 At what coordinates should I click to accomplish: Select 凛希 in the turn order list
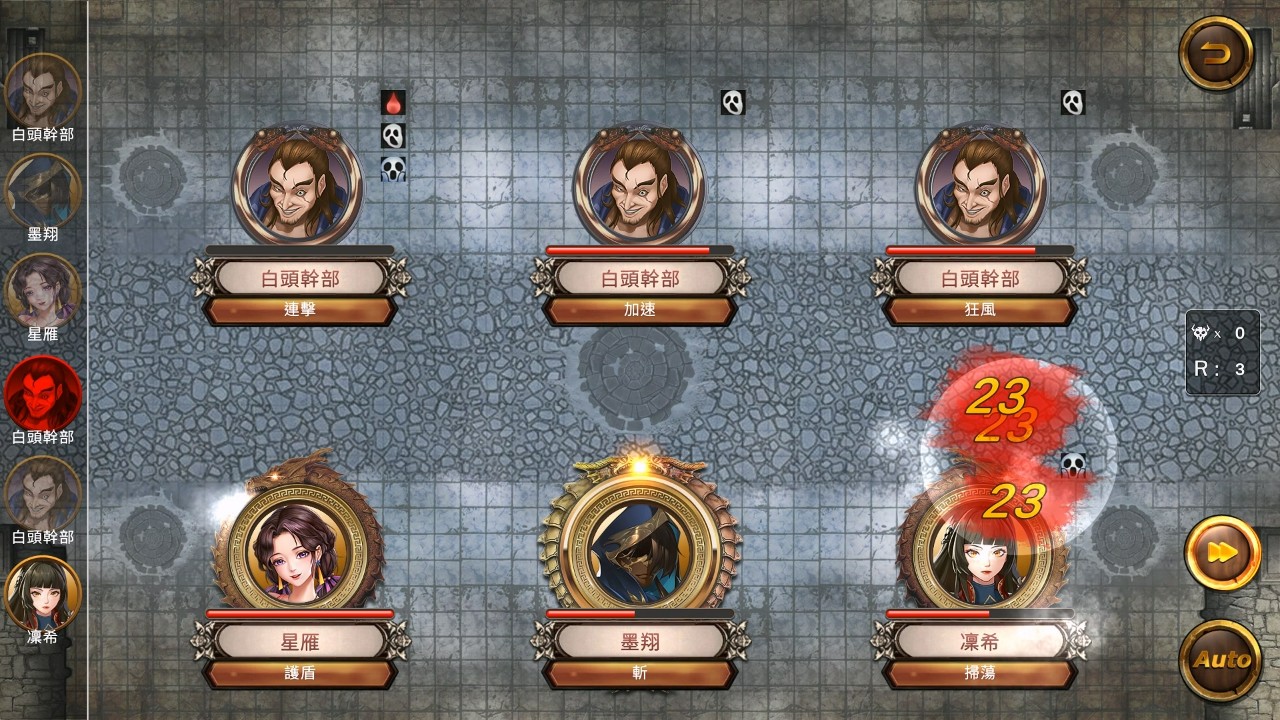point(43,593)
